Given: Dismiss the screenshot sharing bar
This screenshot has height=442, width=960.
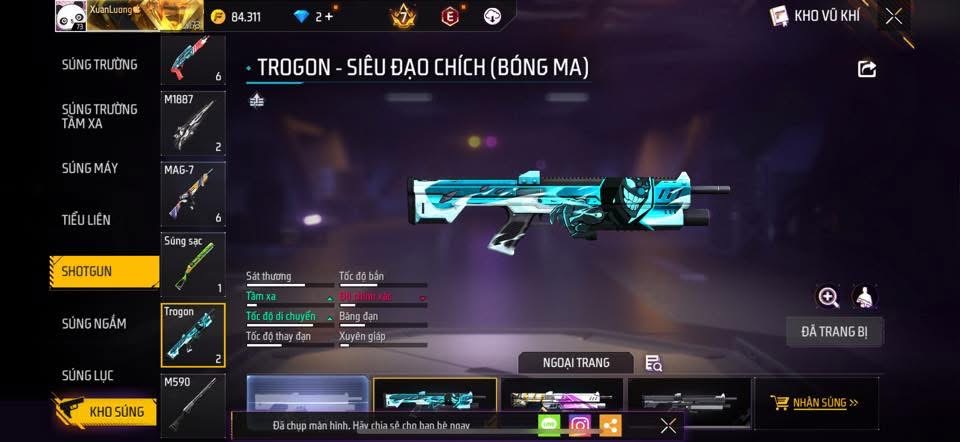Looking at the screenshot, I should (668, 425).
